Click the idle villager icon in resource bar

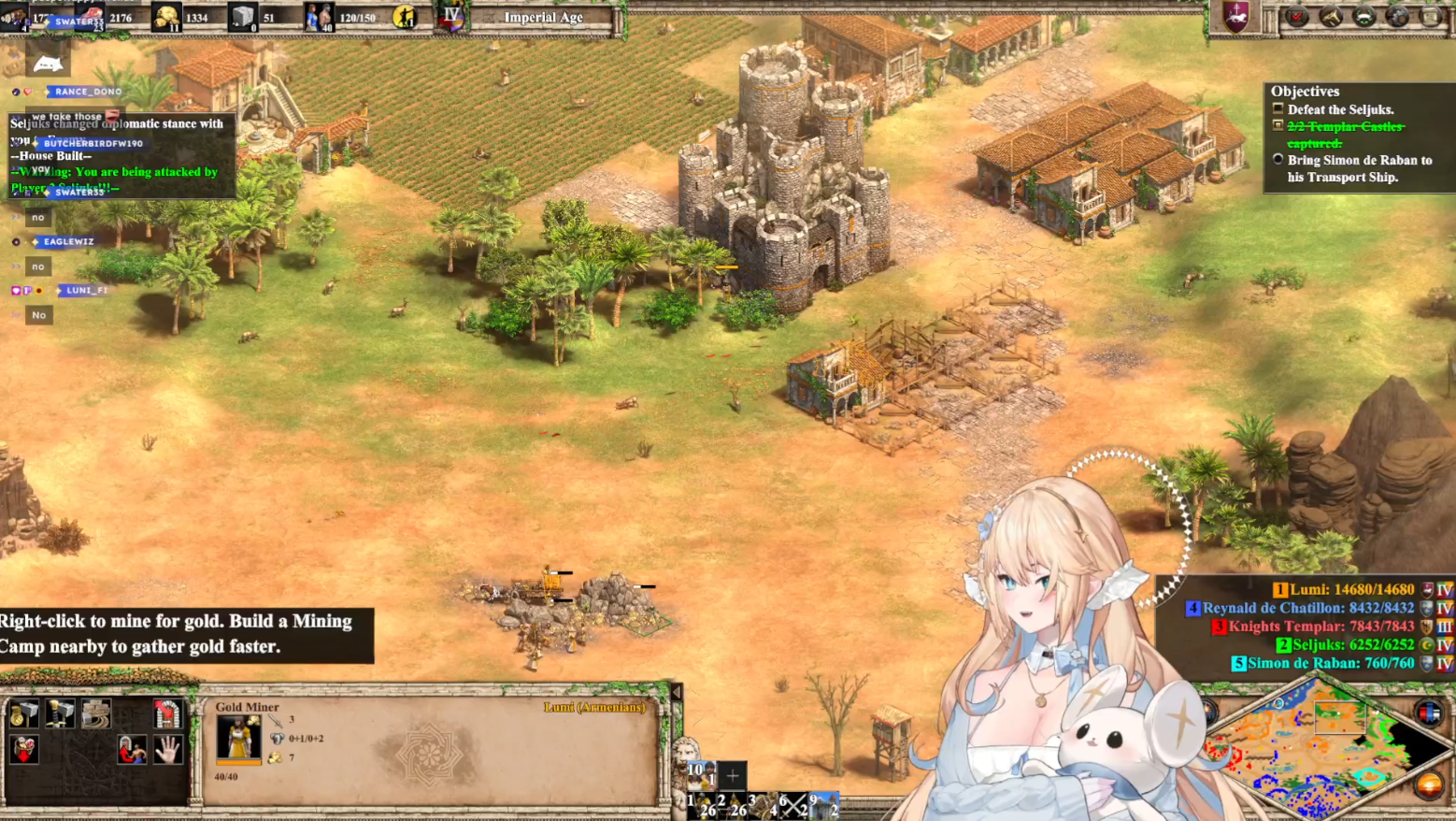pyautogui.click(x=405, y=17)
